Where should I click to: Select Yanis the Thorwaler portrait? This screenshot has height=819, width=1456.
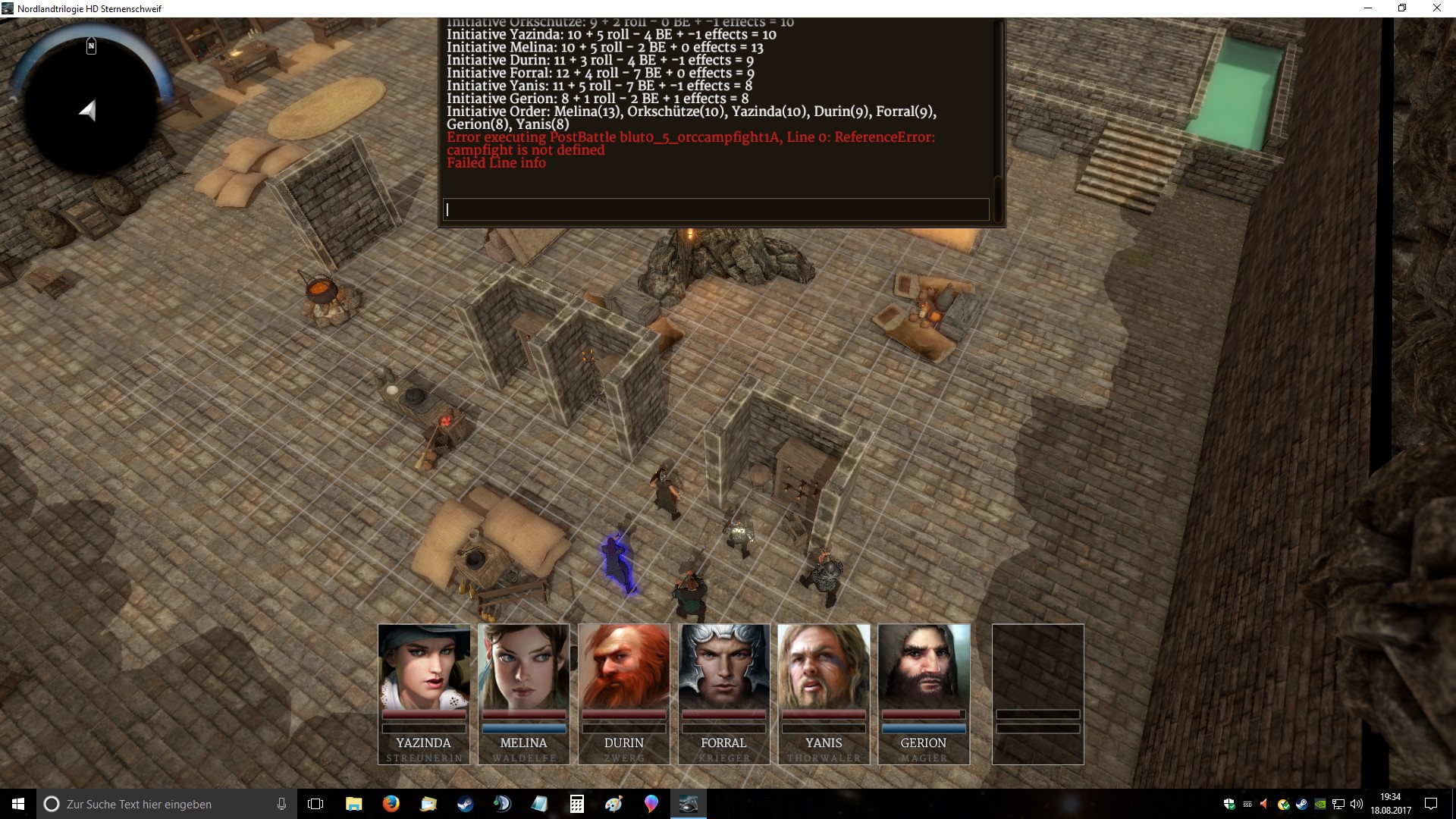click(x=824, y=667)
